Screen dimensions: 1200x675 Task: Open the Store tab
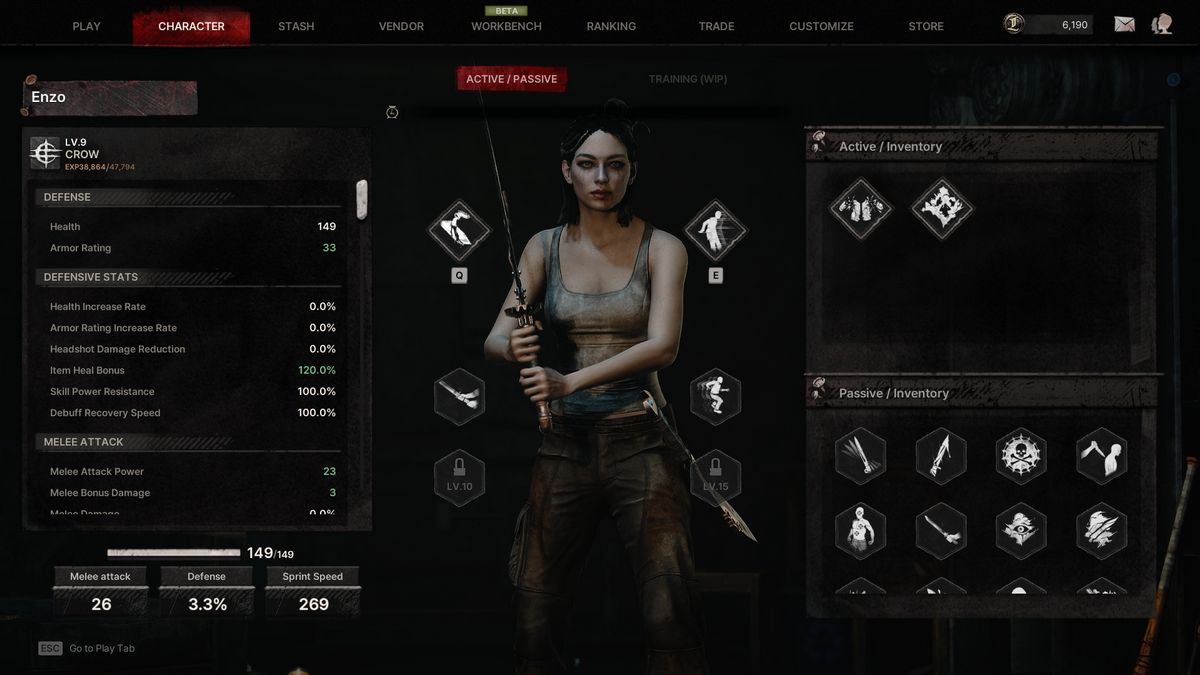(x=926, y=26)
